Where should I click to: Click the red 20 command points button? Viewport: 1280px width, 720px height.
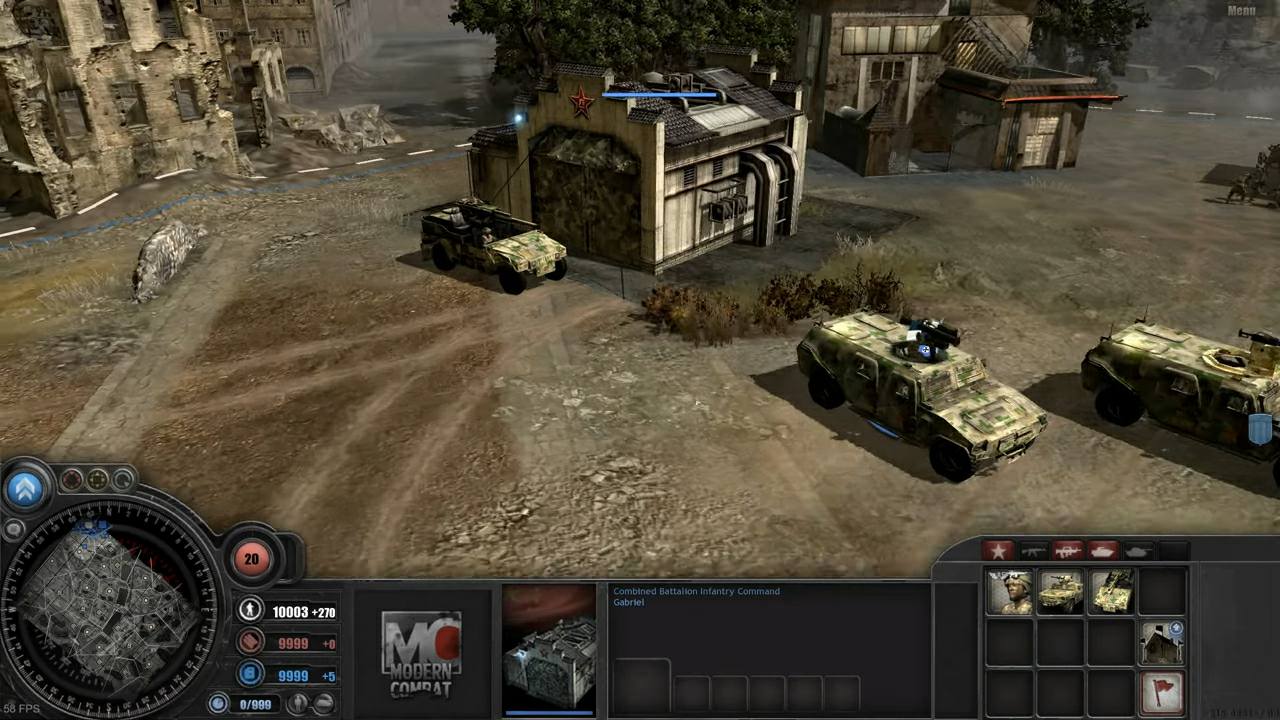(251, 559)
